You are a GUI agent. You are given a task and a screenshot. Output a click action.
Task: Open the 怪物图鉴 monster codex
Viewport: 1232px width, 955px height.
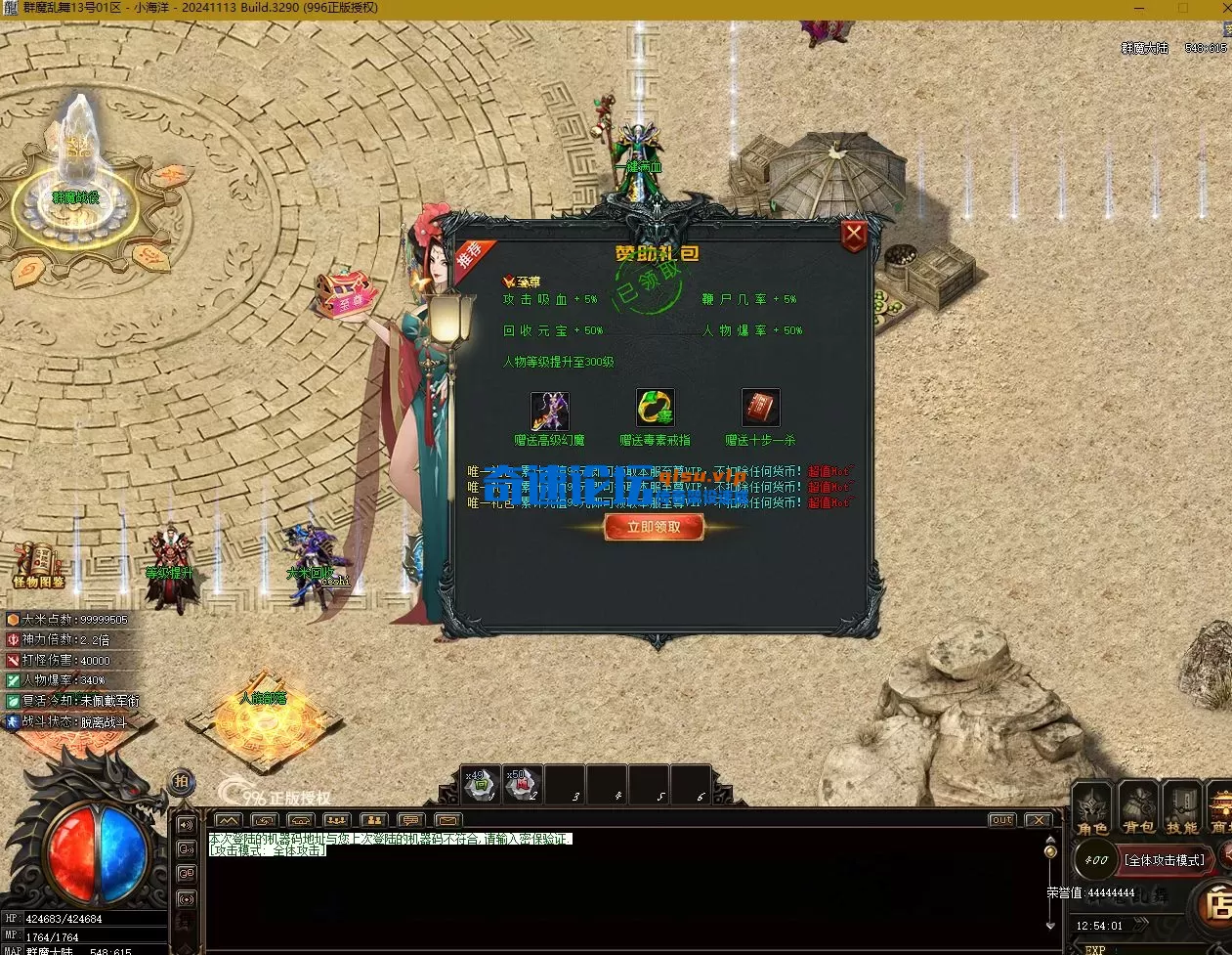click(x=39, y=564)
